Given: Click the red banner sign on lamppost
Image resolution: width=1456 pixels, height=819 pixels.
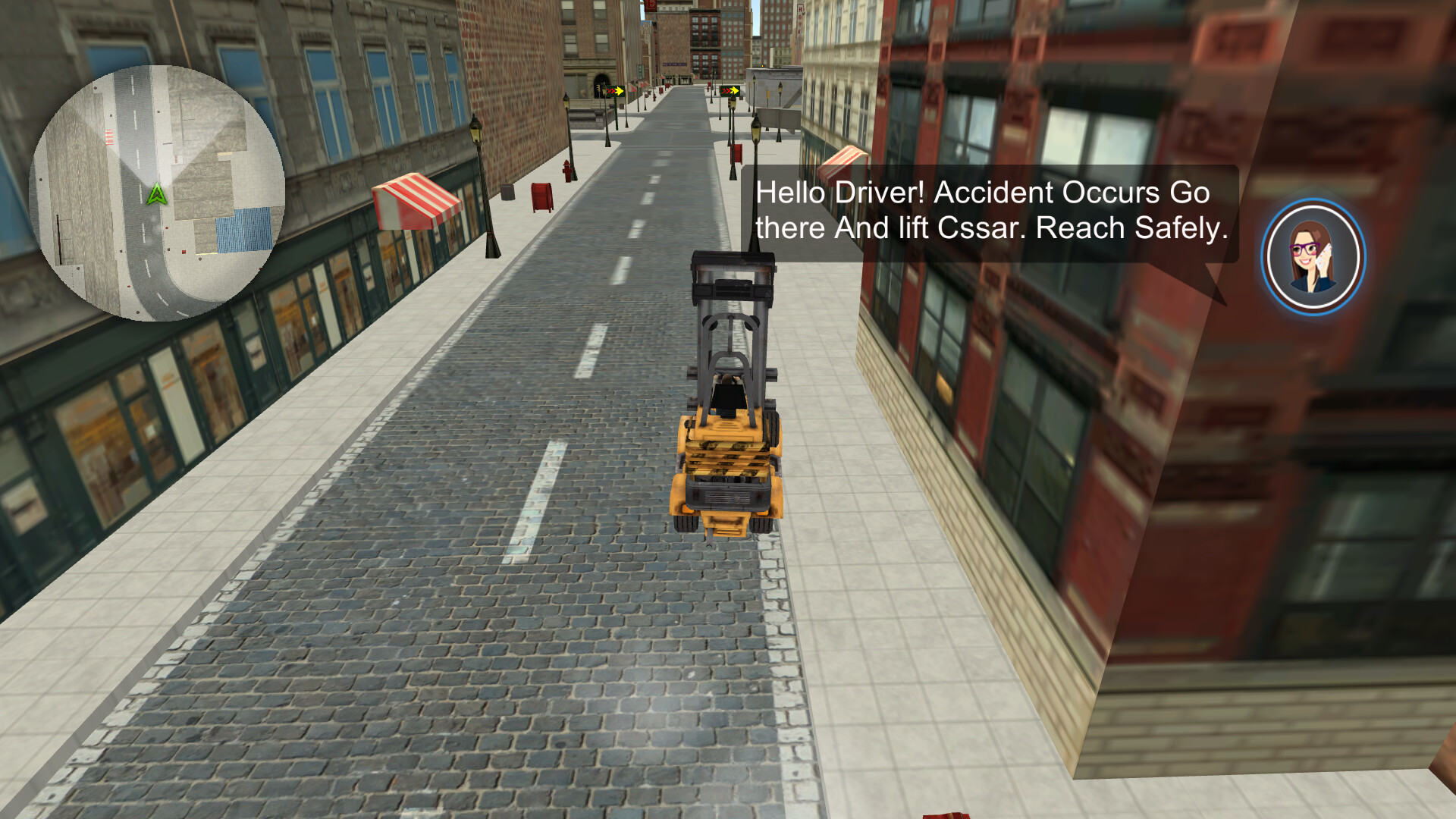Looking at the screenshot, I should click(x=736, y=154).
